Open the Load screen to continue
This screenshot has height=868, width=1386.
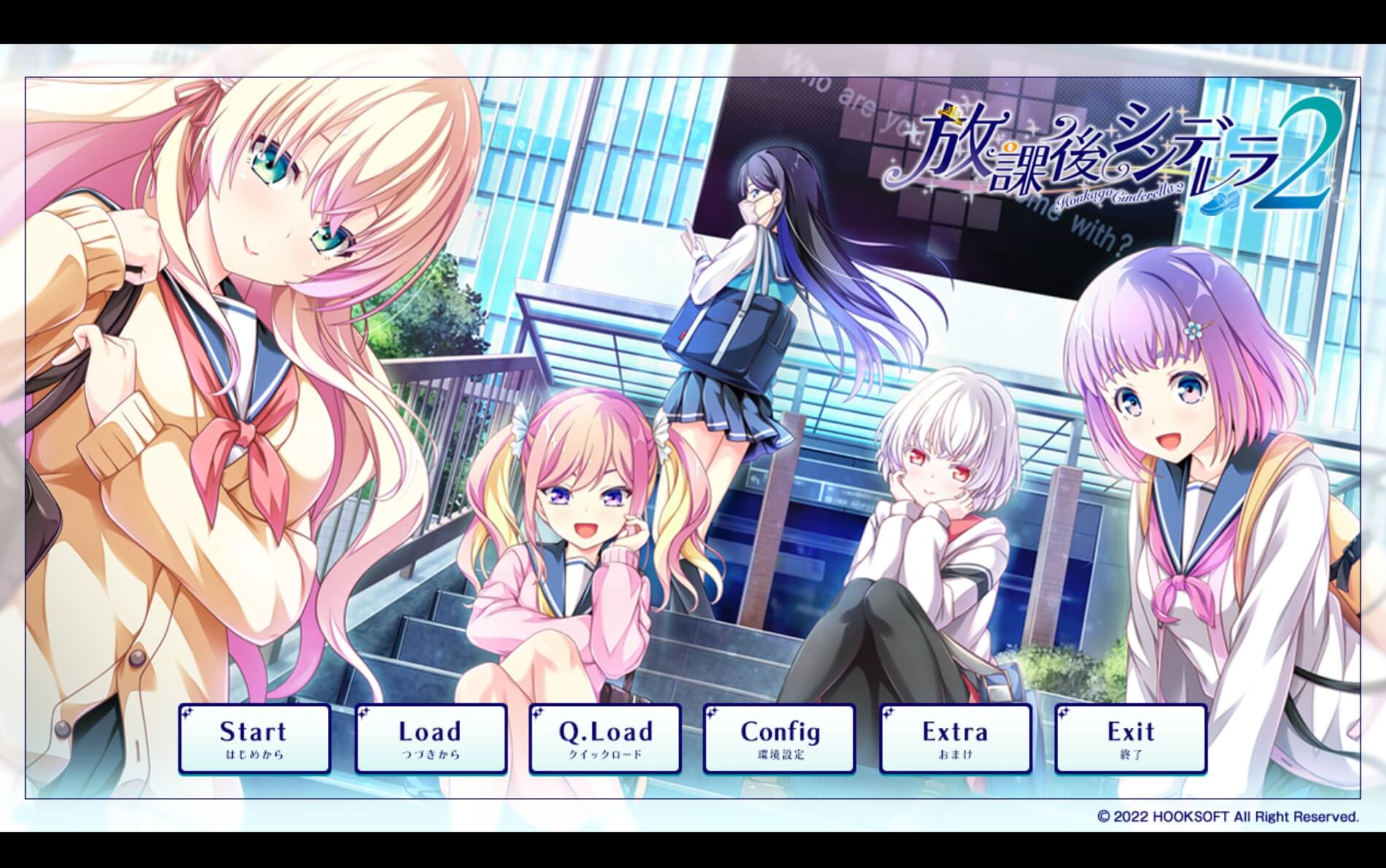429,737
